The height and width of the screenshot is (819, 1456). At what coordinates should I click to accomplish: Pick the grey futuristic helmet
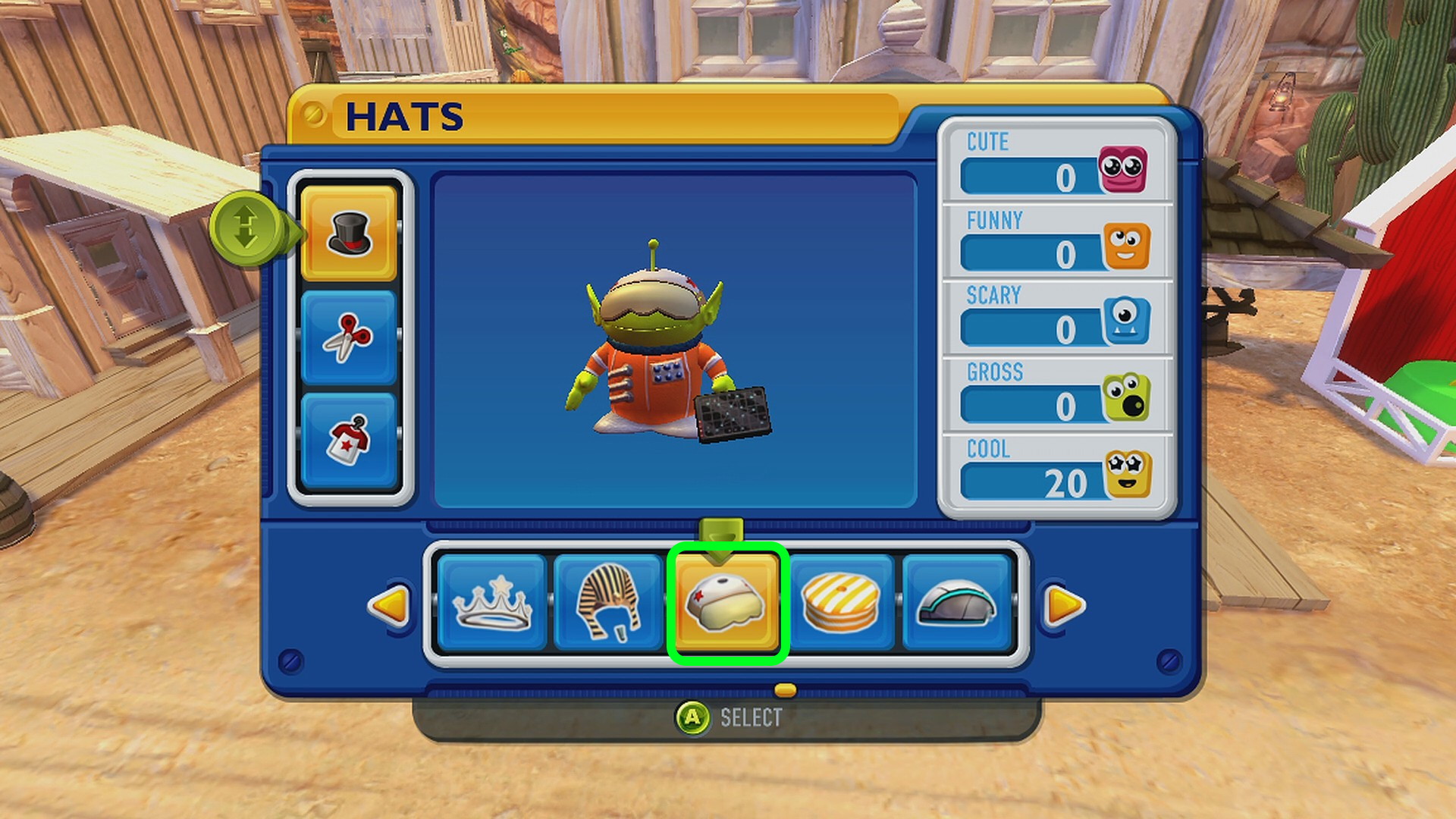956,604
